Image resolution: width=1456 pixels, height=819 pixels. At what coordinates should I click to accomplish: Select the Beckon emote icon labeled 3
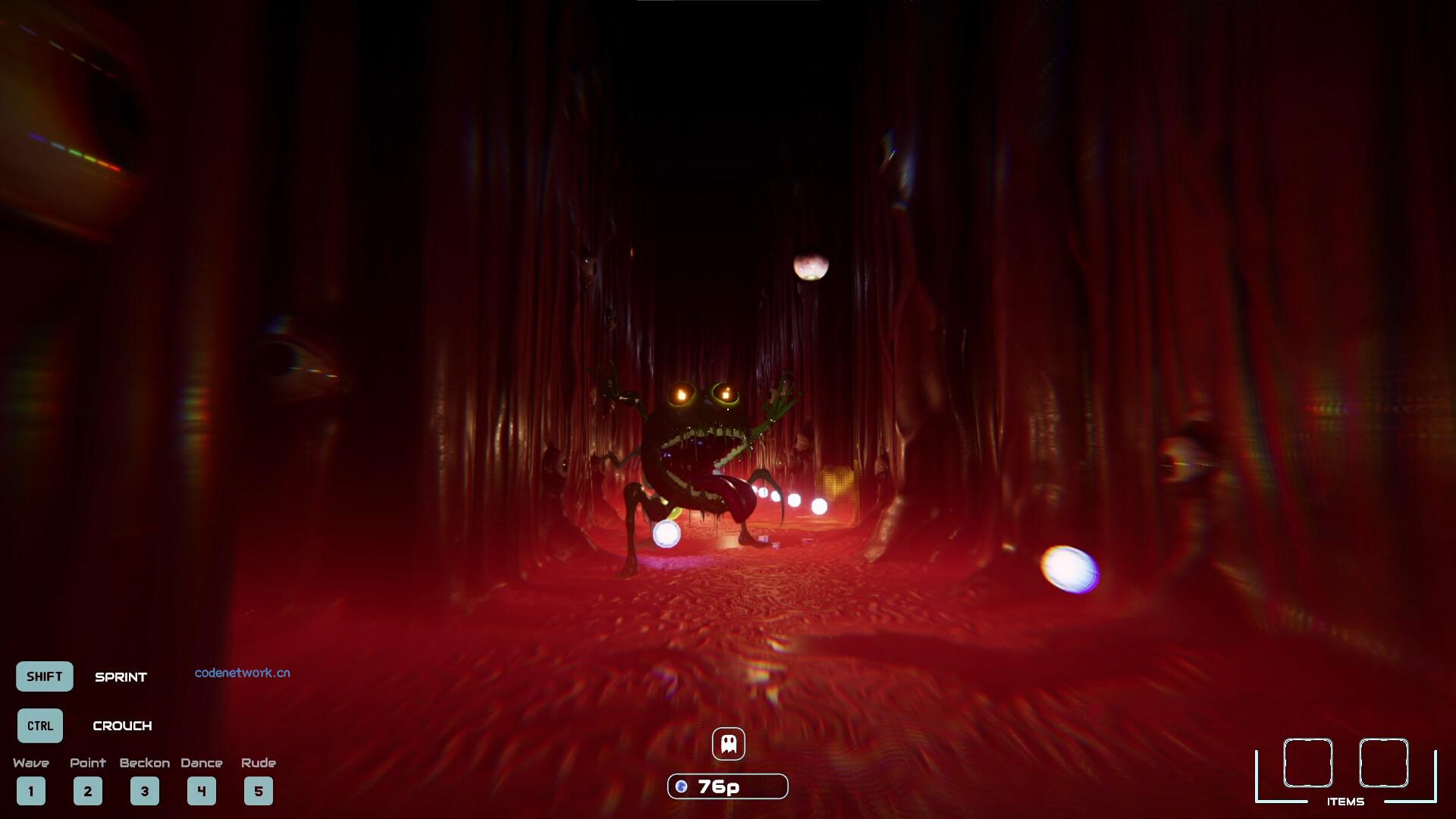[x=145, y=791]
